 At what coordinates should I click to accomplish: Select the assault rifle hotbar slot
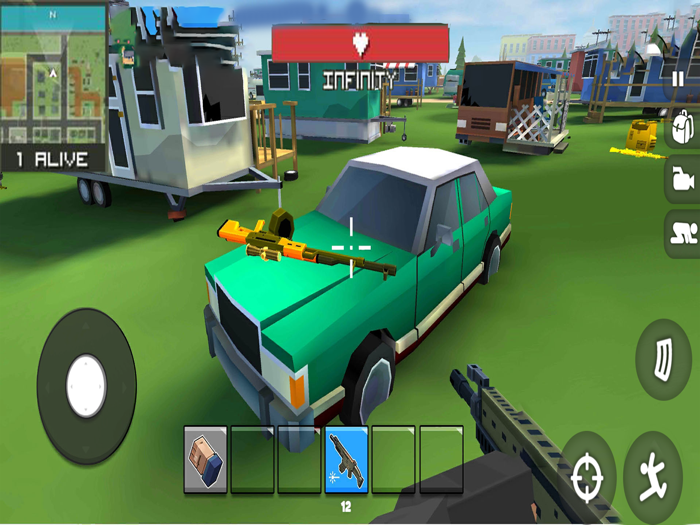click(346, 459)
